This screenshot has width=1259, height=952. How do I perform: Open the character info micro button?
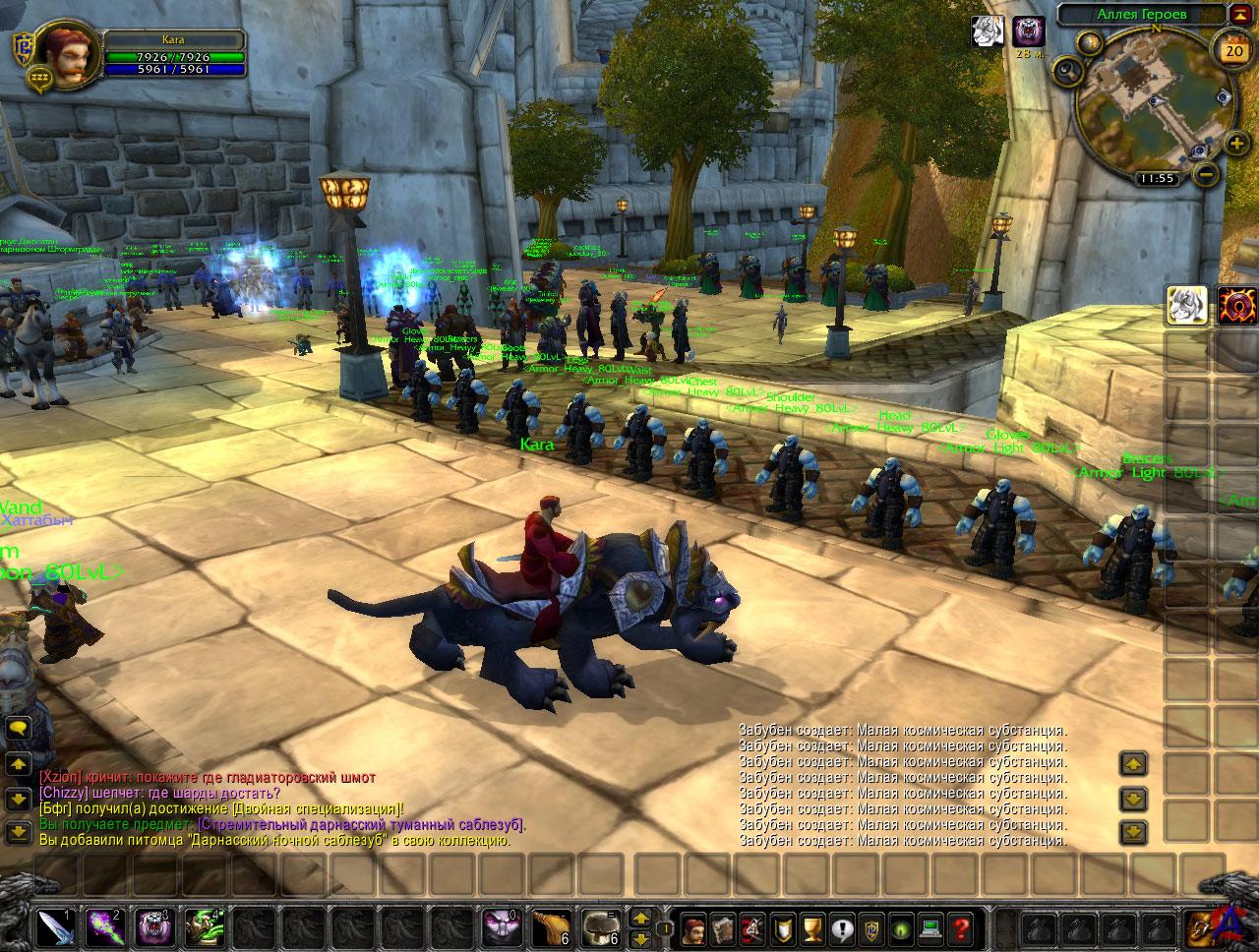coord(695,927)
